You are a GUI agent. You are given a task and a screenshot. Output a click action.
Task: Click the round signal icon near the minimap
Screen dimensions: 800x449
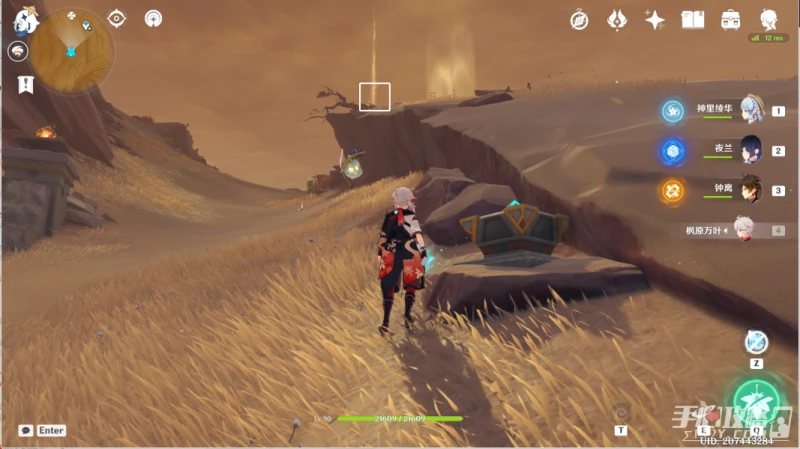tap(153, 18)
